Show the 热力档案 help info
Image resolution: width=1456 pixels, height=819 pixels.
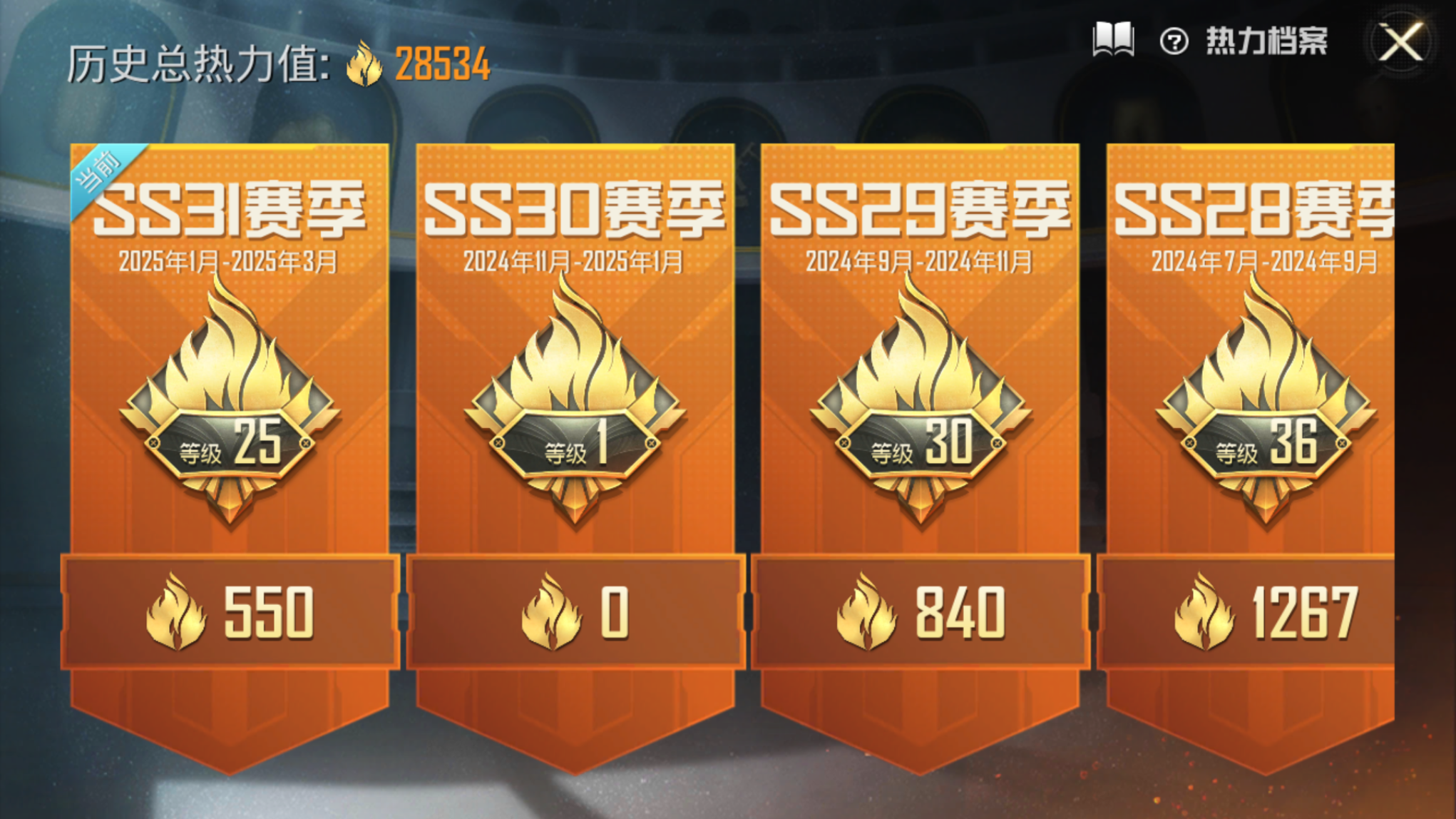point(1174,41)
